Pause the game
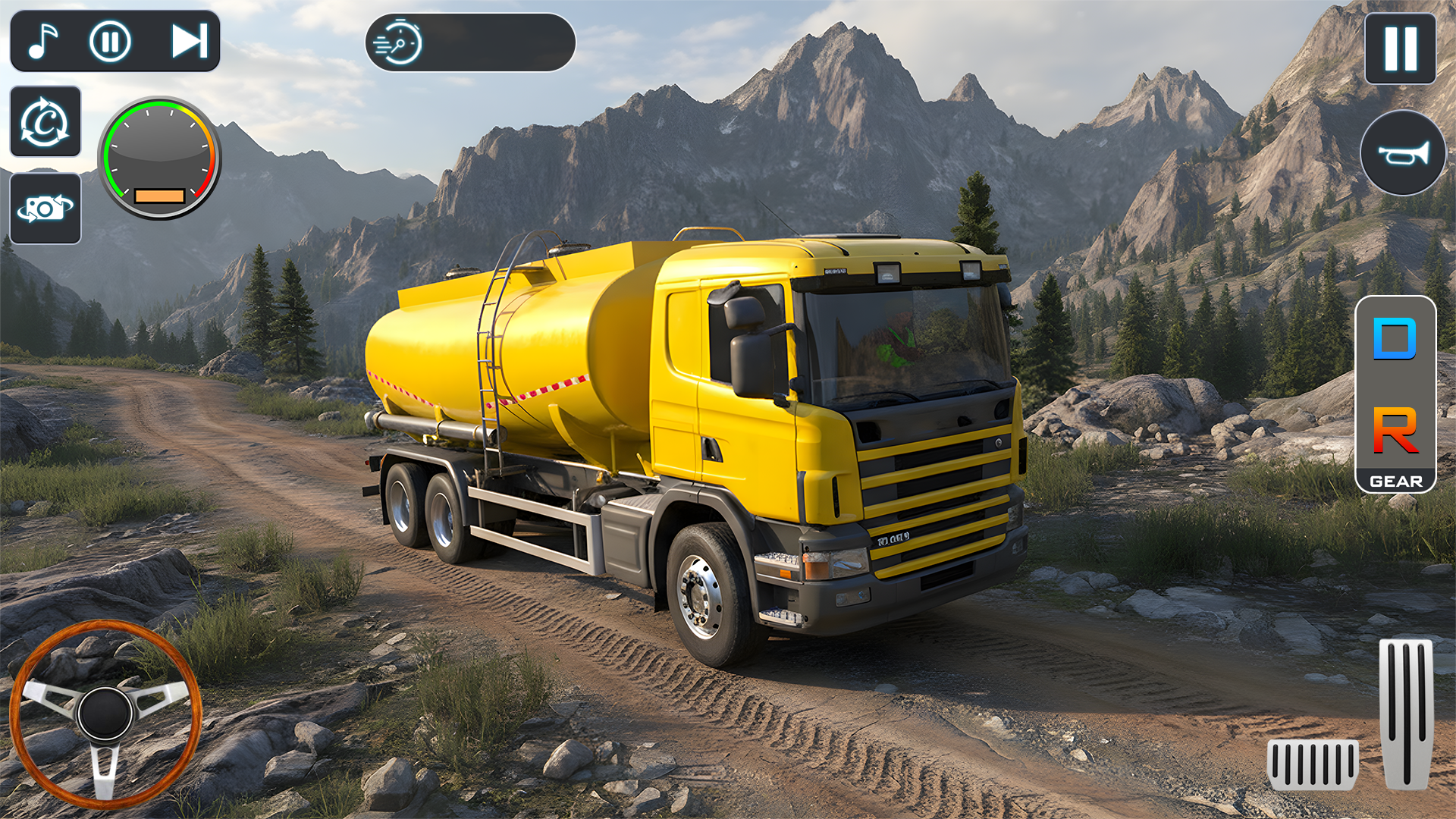 [x=1400, y=49]
